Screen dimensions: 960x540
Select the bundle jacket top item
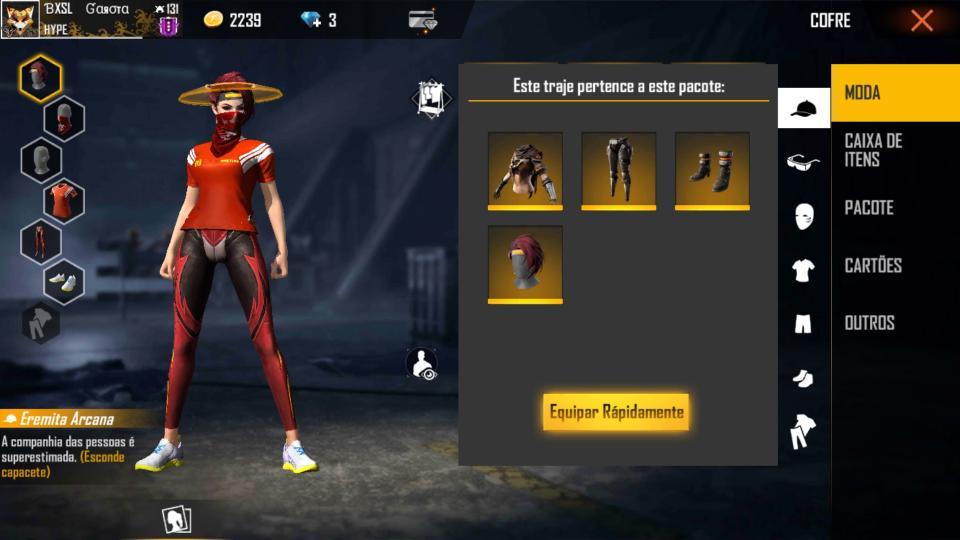tap(525, 170)
